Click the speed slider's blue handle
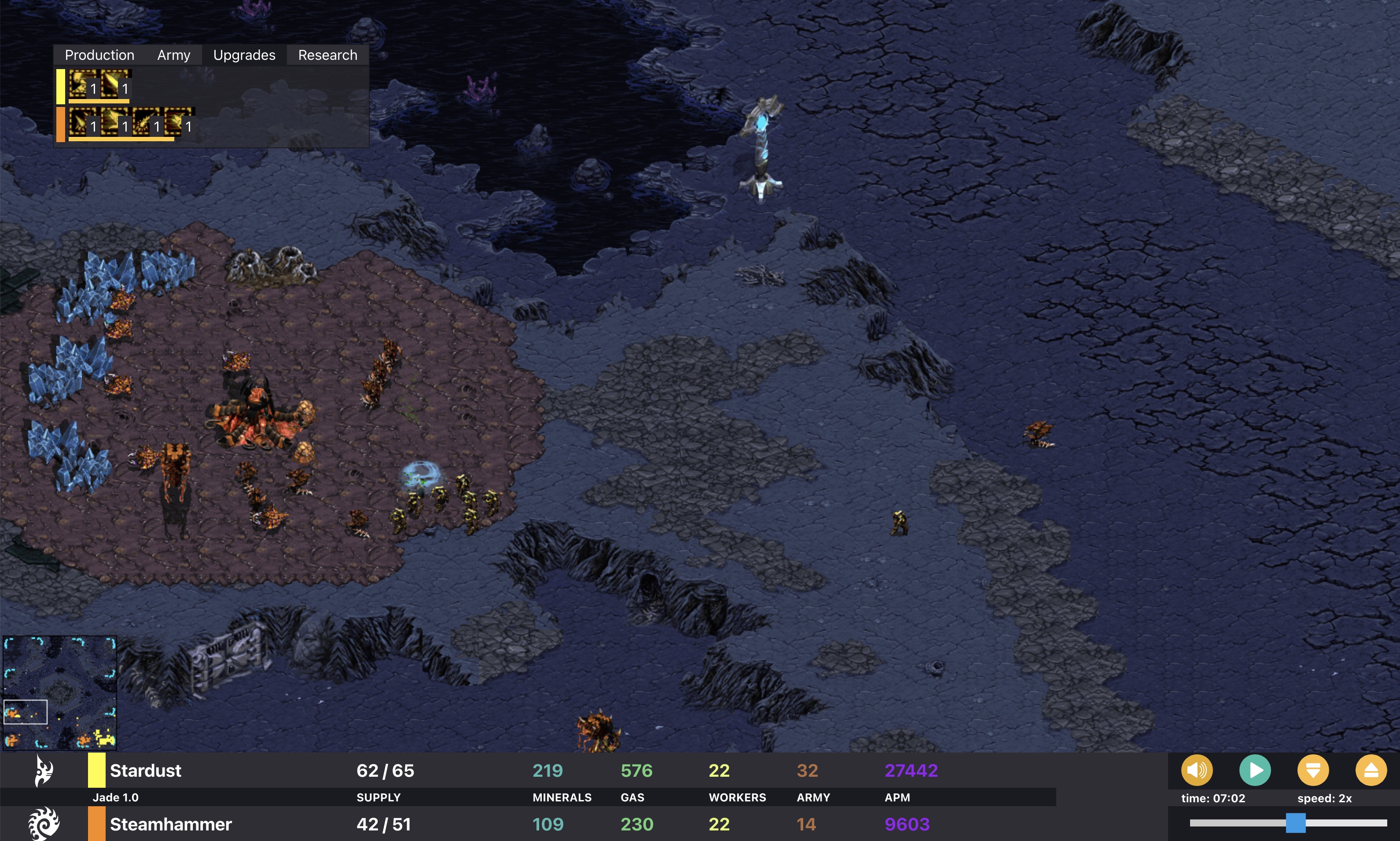1400x841 pixels. coord(1295,823)
